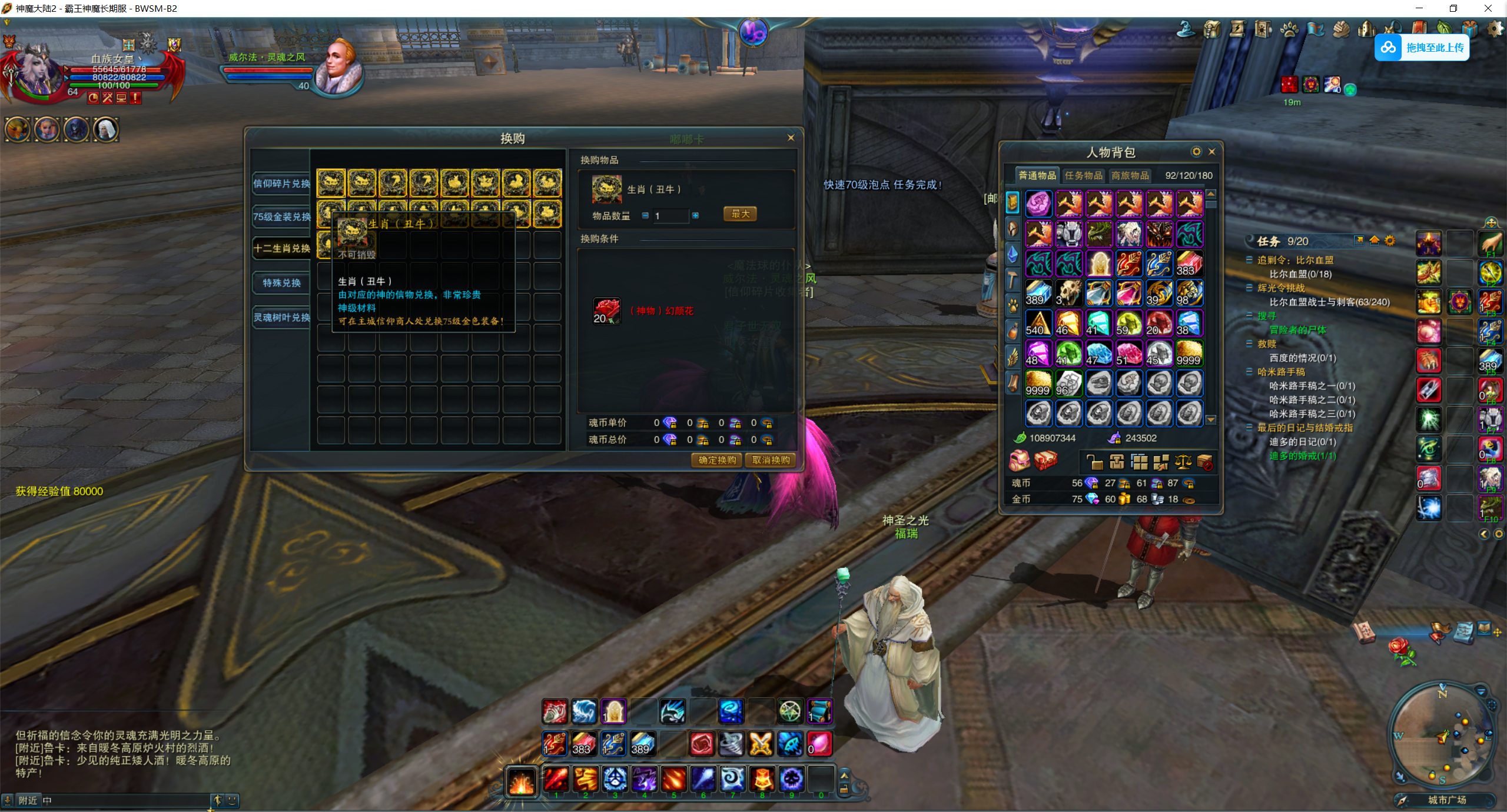Switch to the 任务物品 bag tab

[x=1083, y=175]
